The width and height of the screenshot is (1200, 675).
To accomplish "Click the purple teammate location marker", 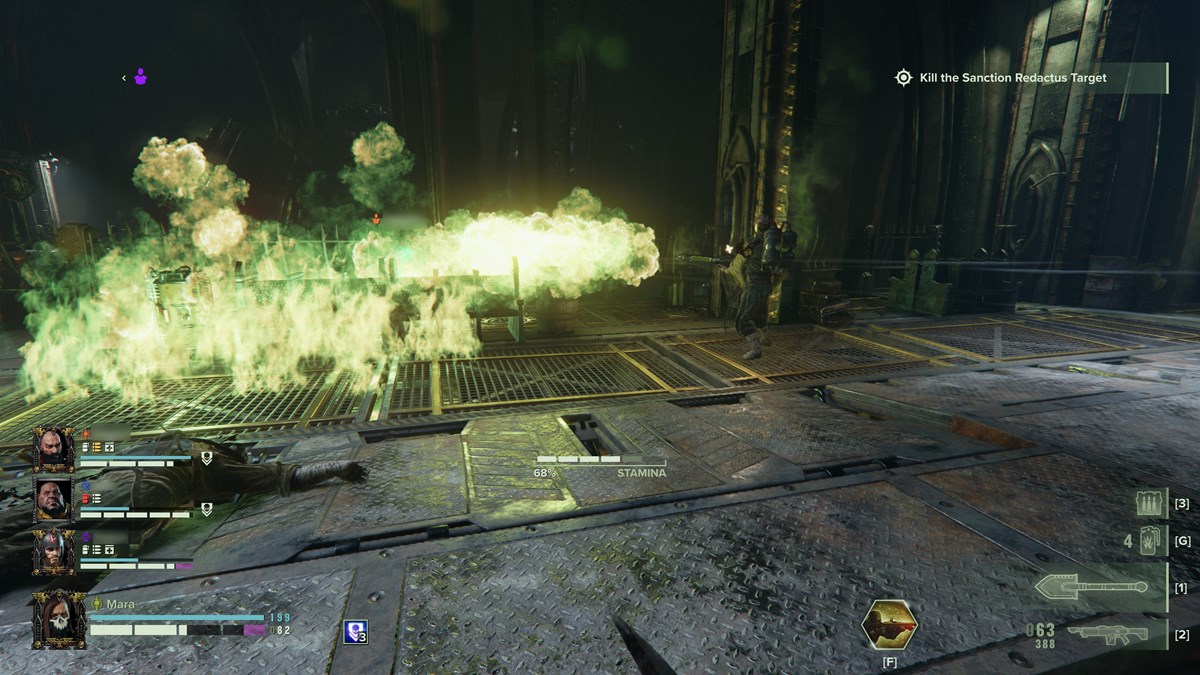I will point(141,77).
